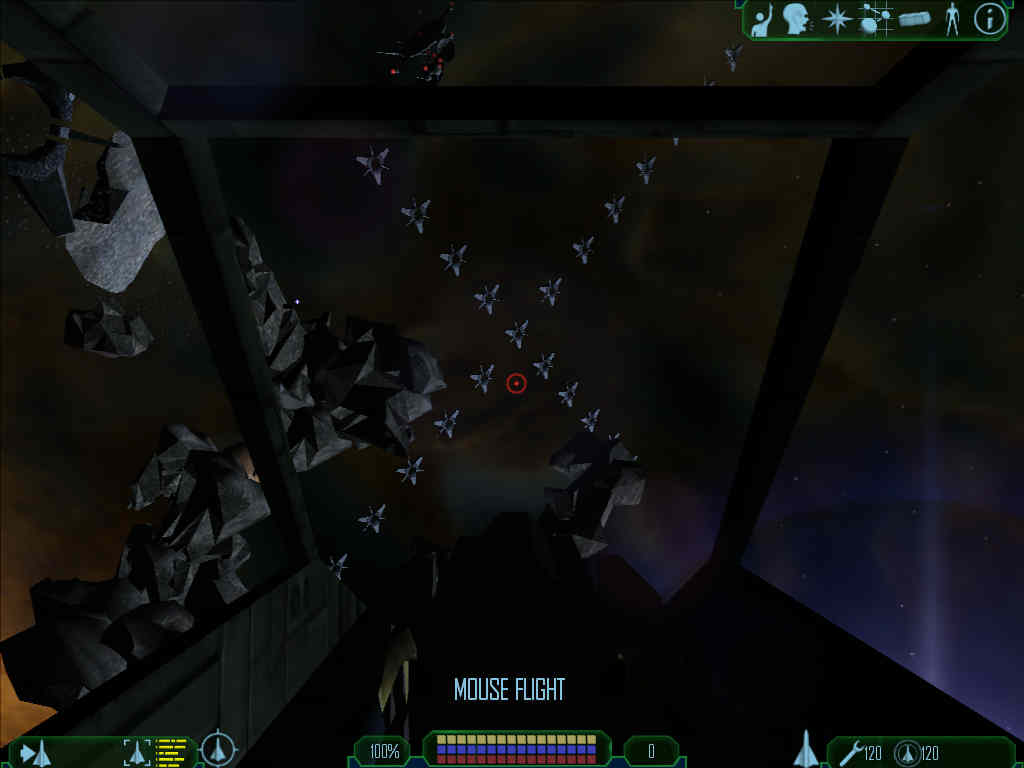Viewport: 1024px width, 768px height.
Task: Toggle the yellow lines list icon
Action: coord(172,751)
